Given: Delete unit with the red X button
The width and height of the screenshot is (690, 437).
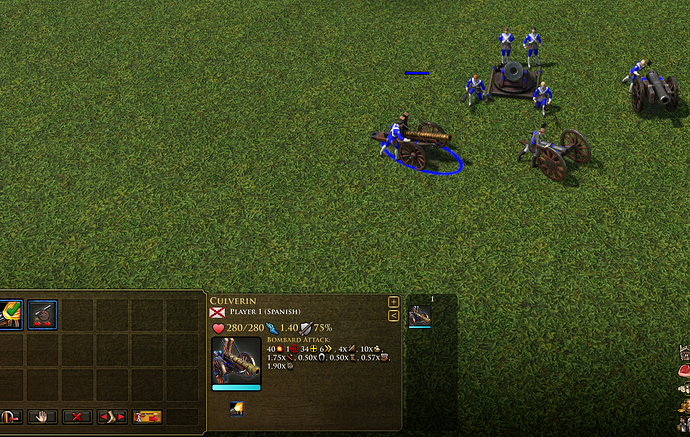Looking at the screenshot, I should tap(77, 416).
